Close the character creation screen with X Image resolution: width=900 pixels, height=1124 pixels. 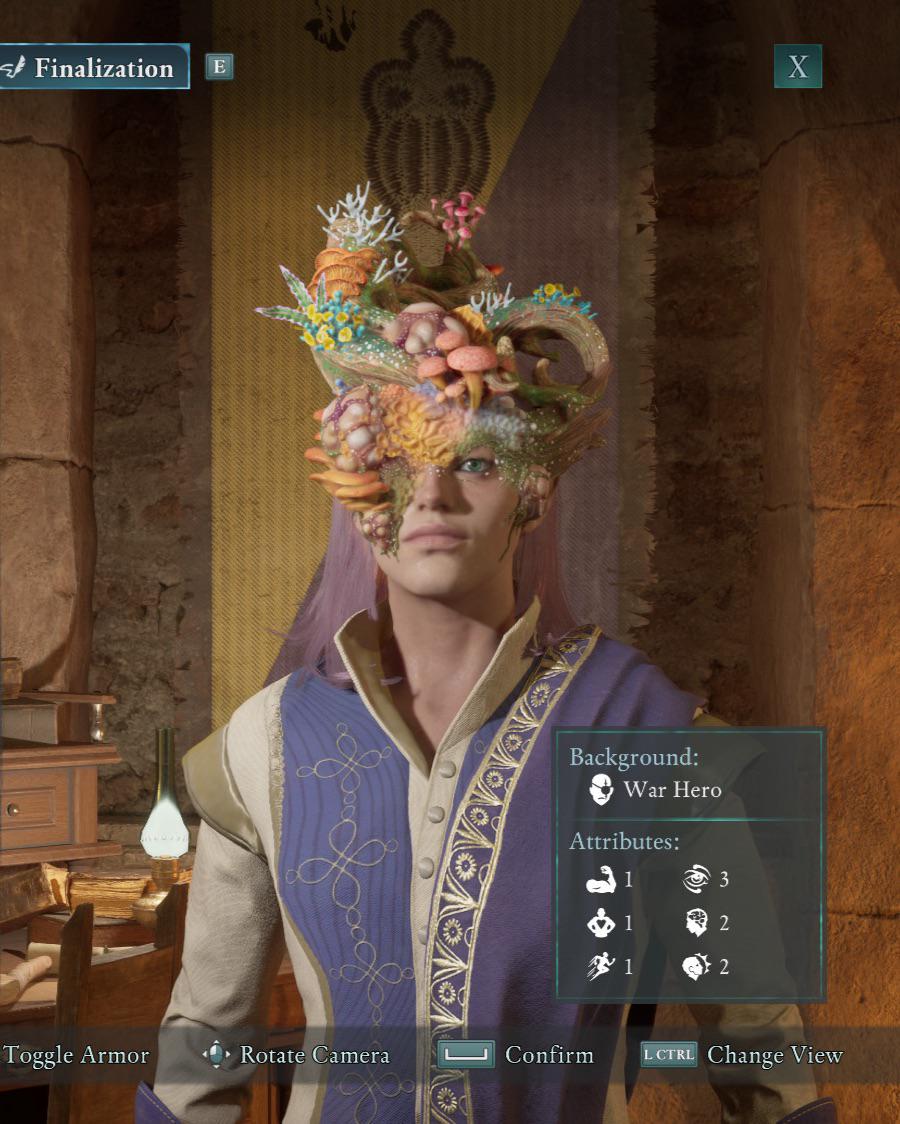tap(797, 67)
